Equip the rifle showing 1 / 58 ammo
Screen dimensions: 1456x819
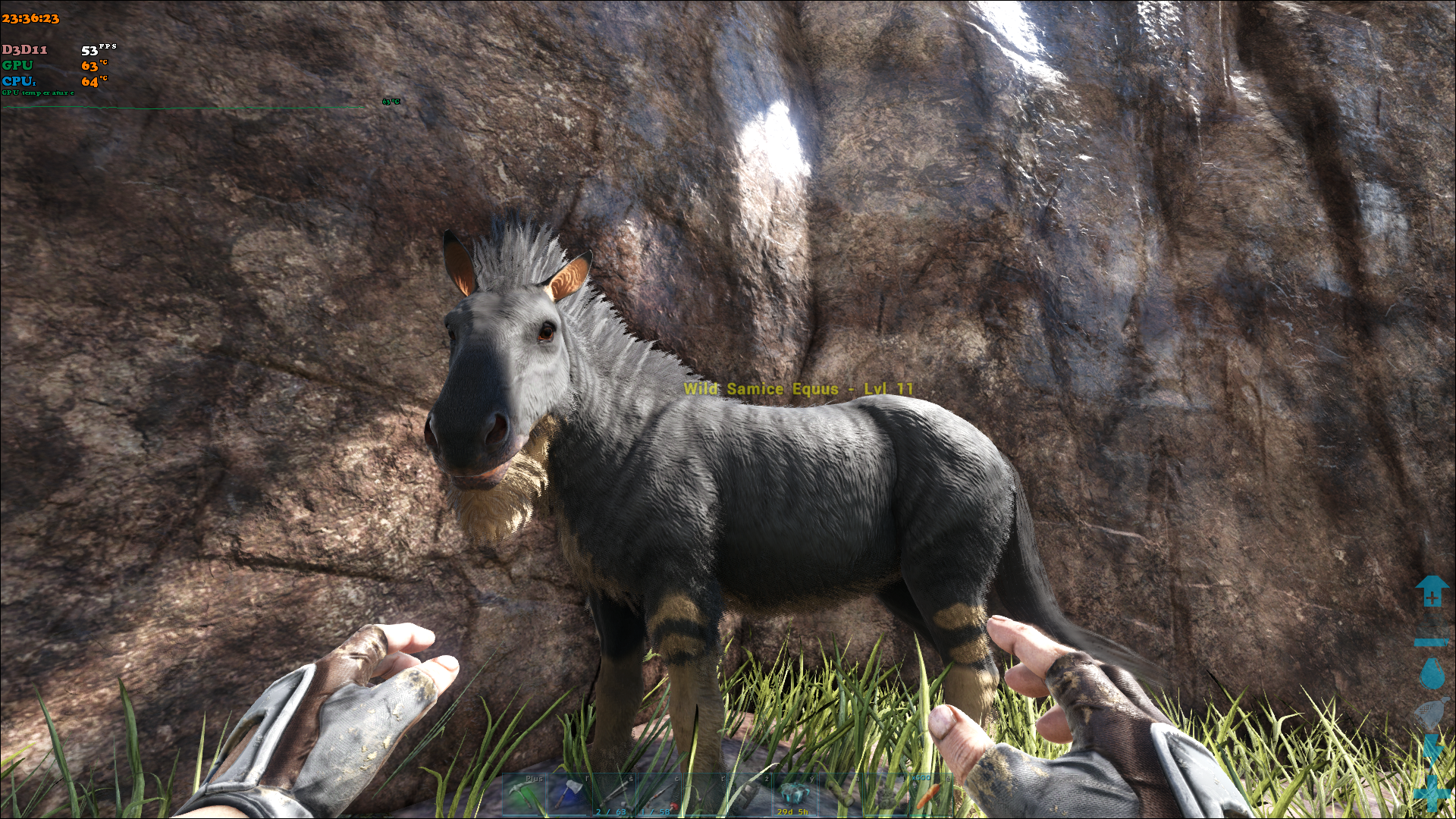(x=660, y=795)
